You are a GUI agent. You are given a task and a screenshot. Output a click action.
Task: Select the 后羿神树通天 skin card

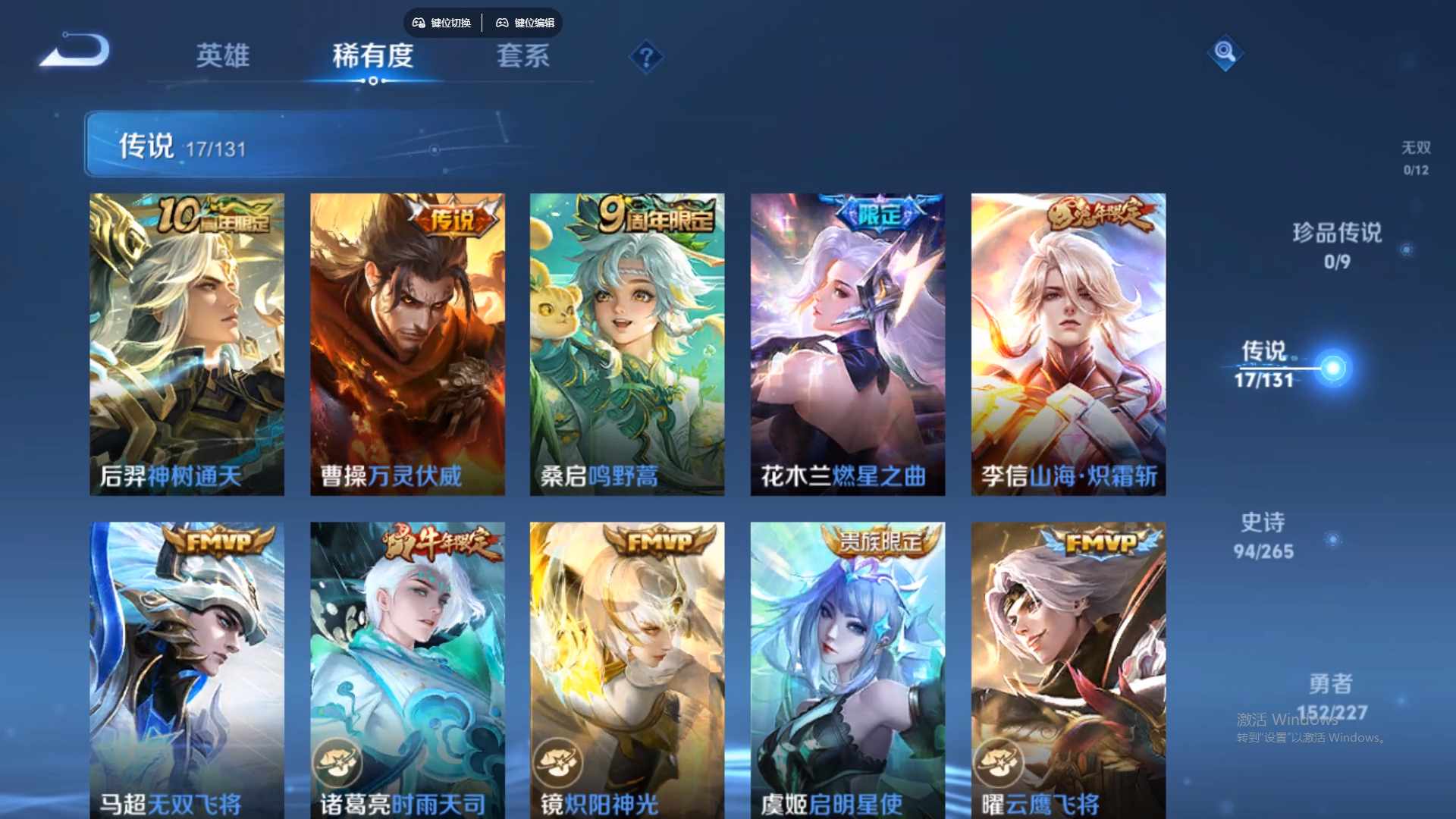pos(187,341)
